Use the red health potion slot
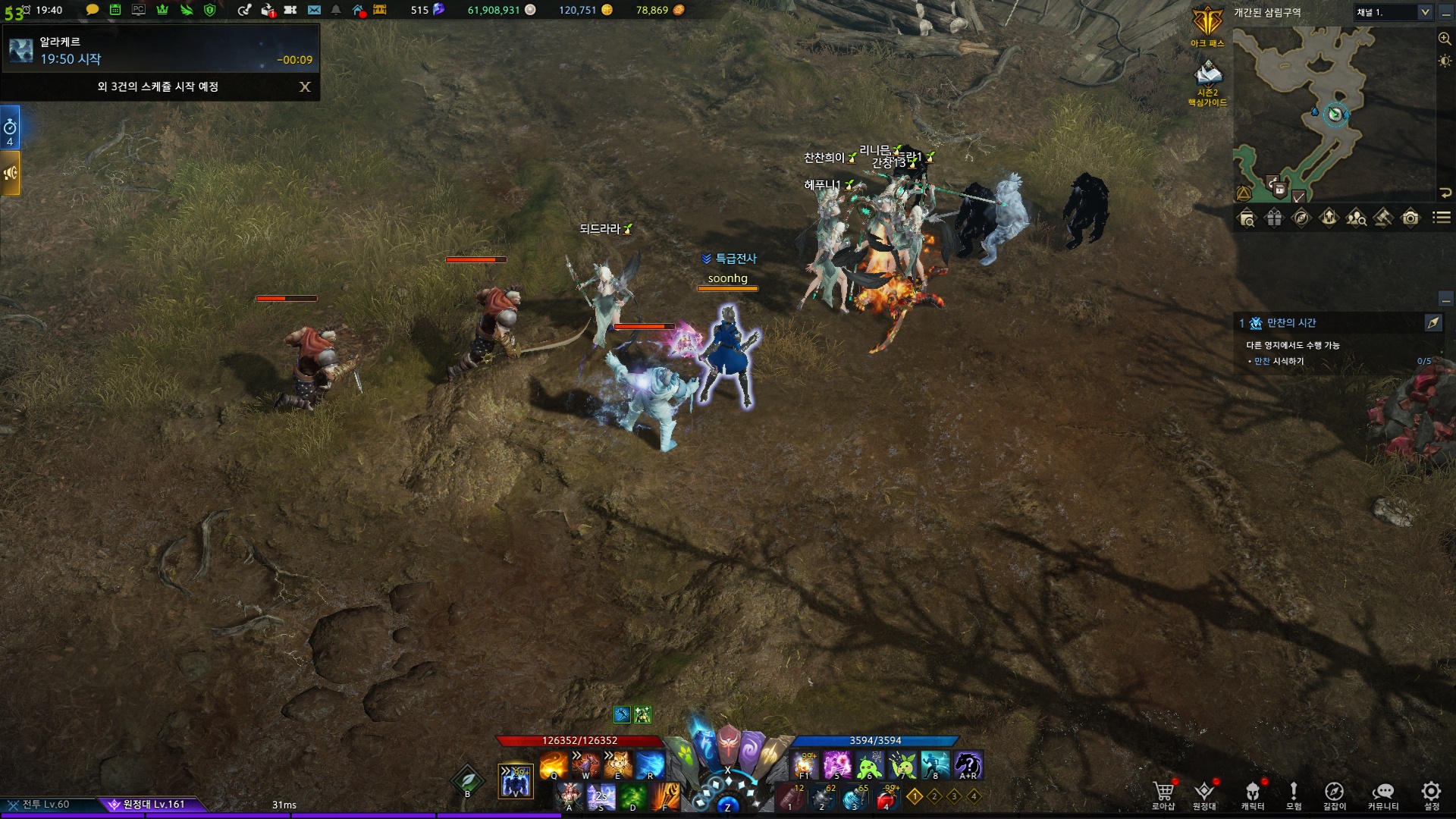Viewport: 1456px width, 819px height. click(886, 798)
